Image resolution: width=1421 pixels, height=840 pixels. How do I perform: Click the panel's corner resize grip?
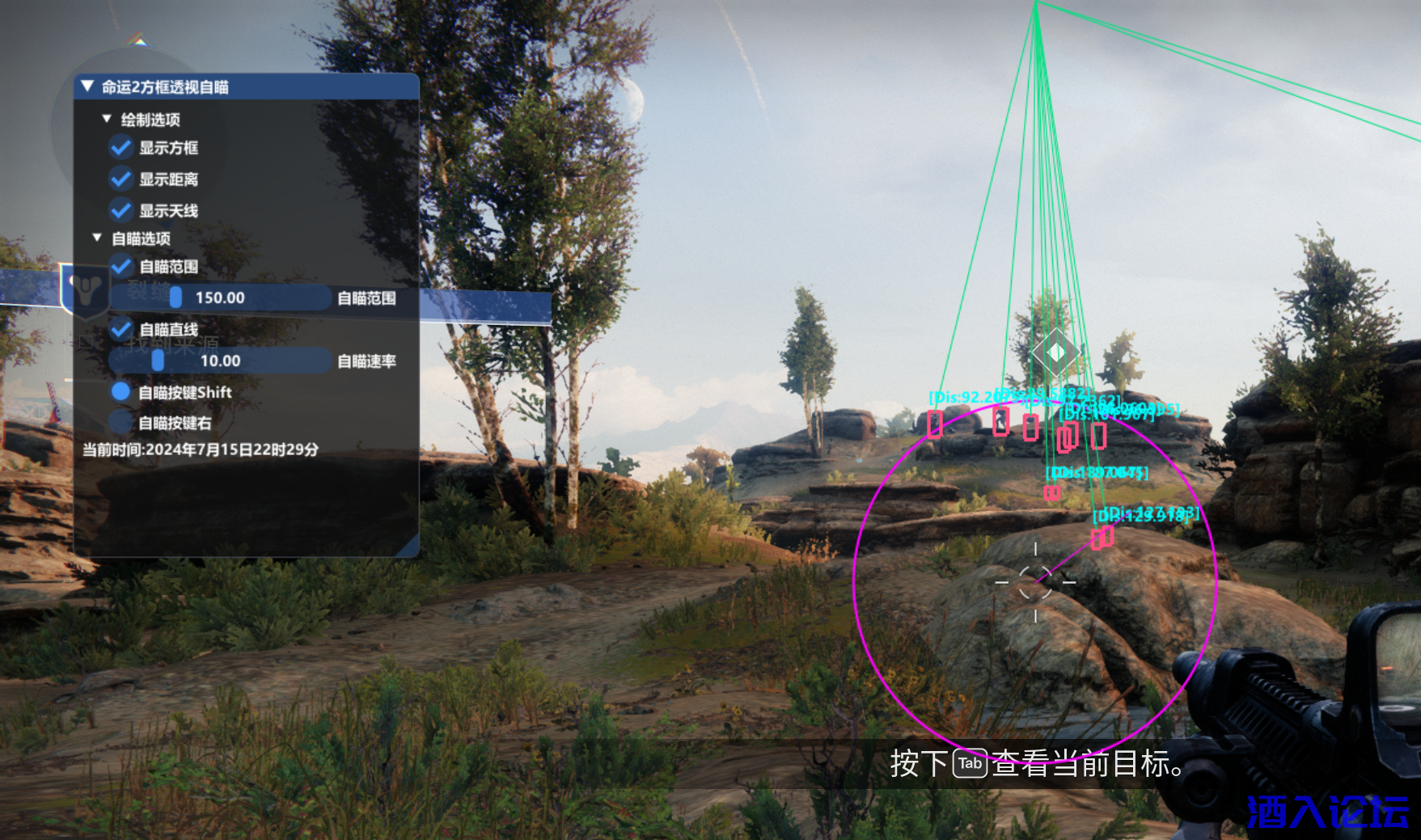tap(411, 548)
